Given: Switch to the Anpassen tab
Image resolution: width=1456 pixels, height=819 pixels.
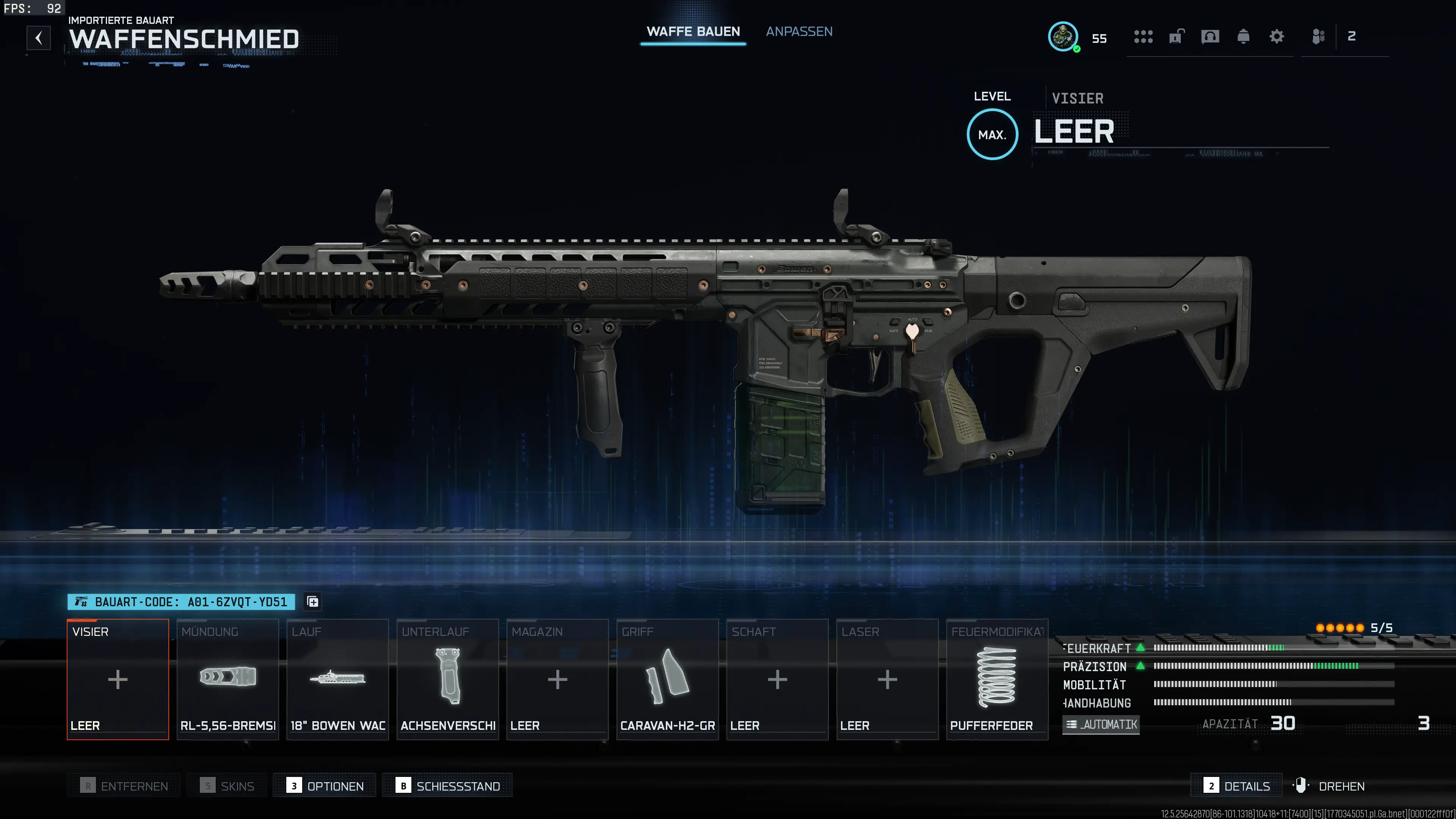Looking at the screenshot, I should click(x=799, y=31).
